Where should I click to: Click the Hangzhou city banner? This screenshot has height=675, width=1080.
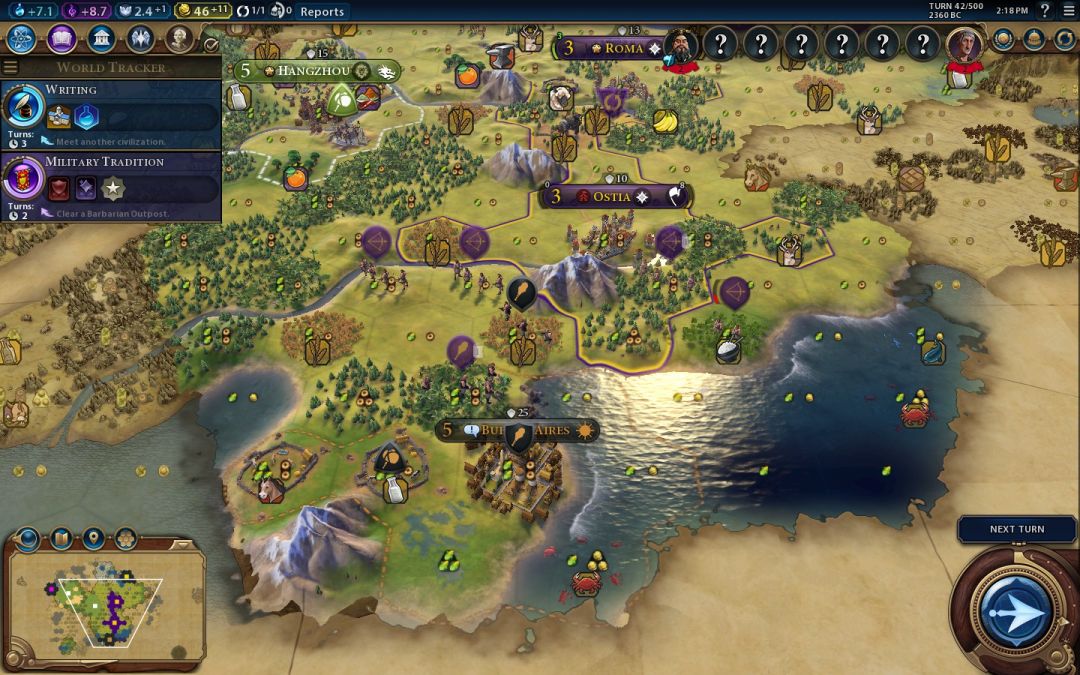pos(310,71)
